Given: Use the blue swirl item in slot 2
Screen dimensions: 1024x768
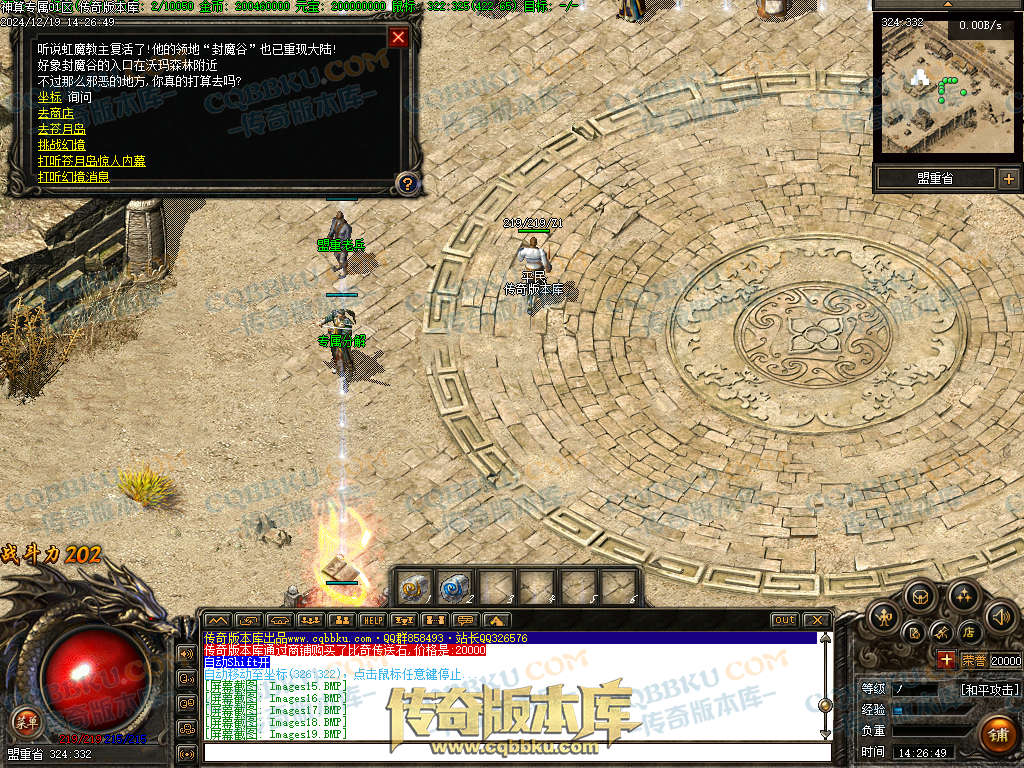Looking at the screenshot, I should [456, 586].
